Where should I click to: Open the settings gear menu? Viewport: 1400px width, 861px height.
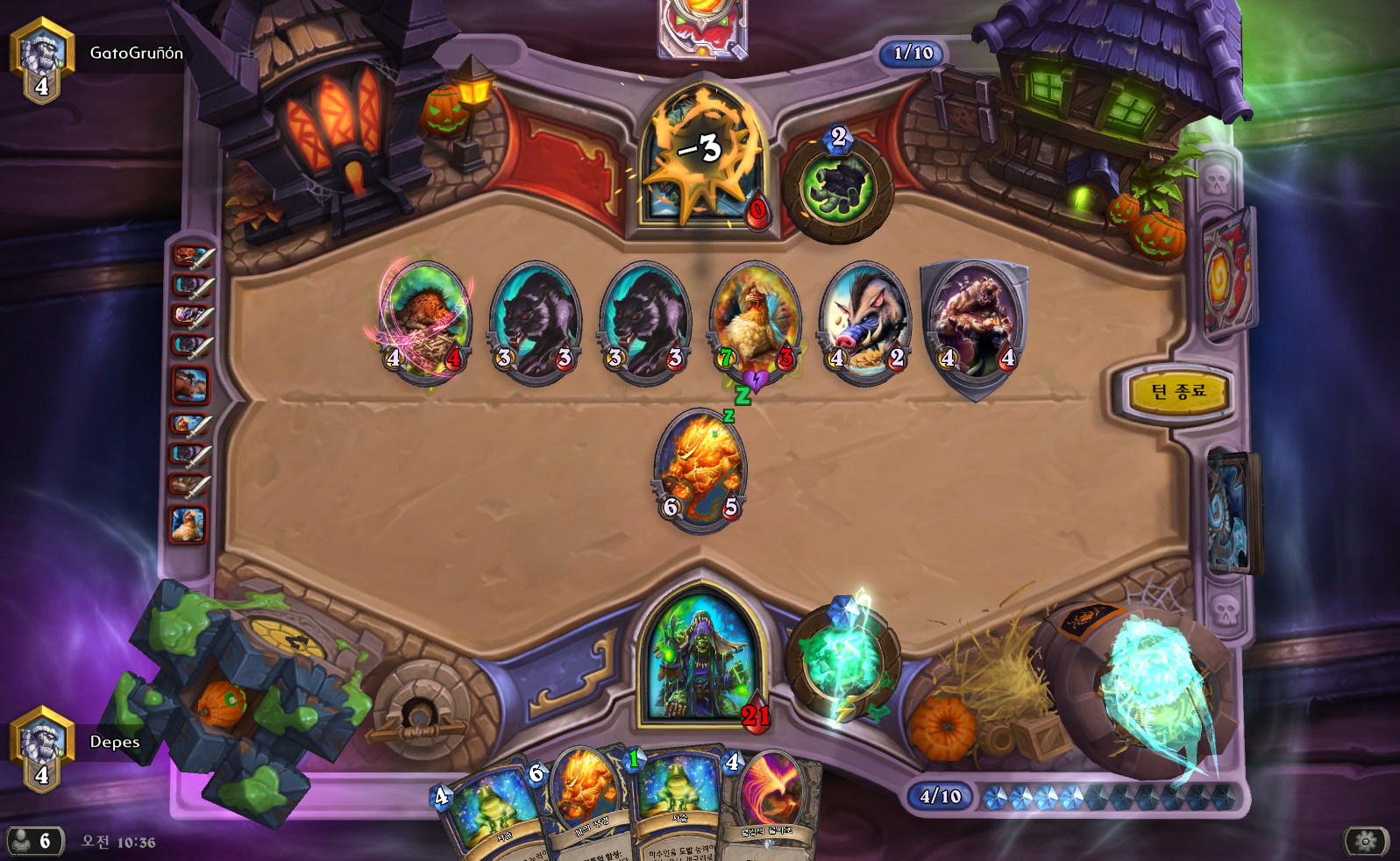pyautogui.click(x=1366, y=842)
